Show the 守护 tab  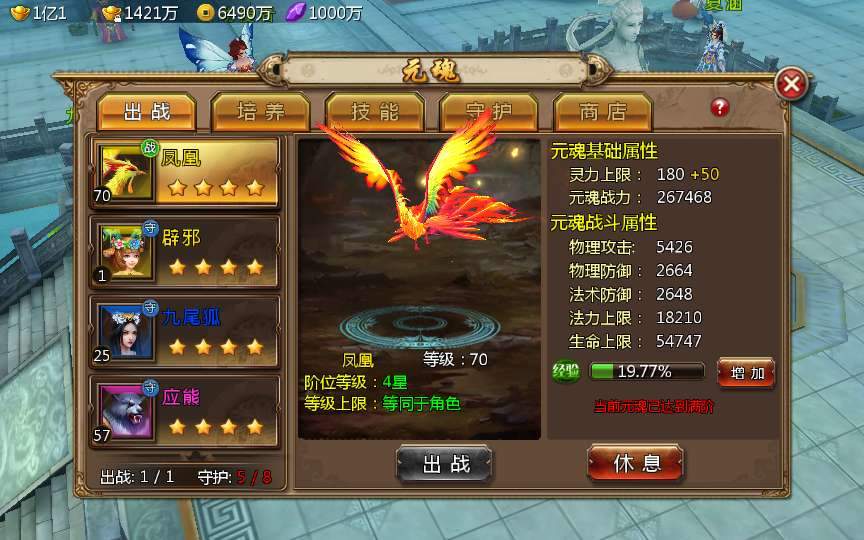(x=489, y=111)
